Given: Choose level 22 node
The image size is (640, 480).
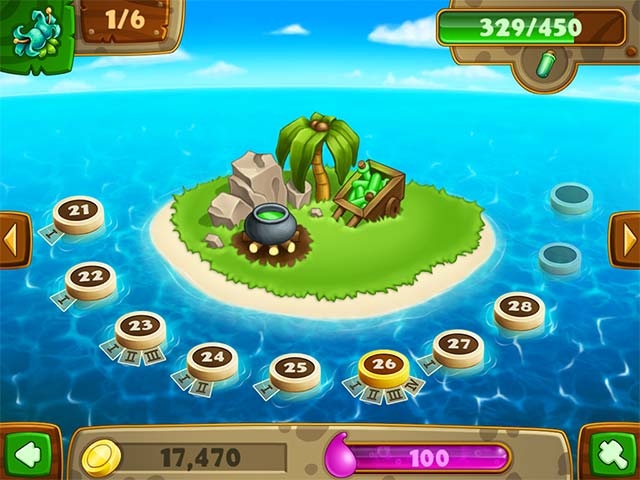Looking at the screenshot, I should [90, 278].
